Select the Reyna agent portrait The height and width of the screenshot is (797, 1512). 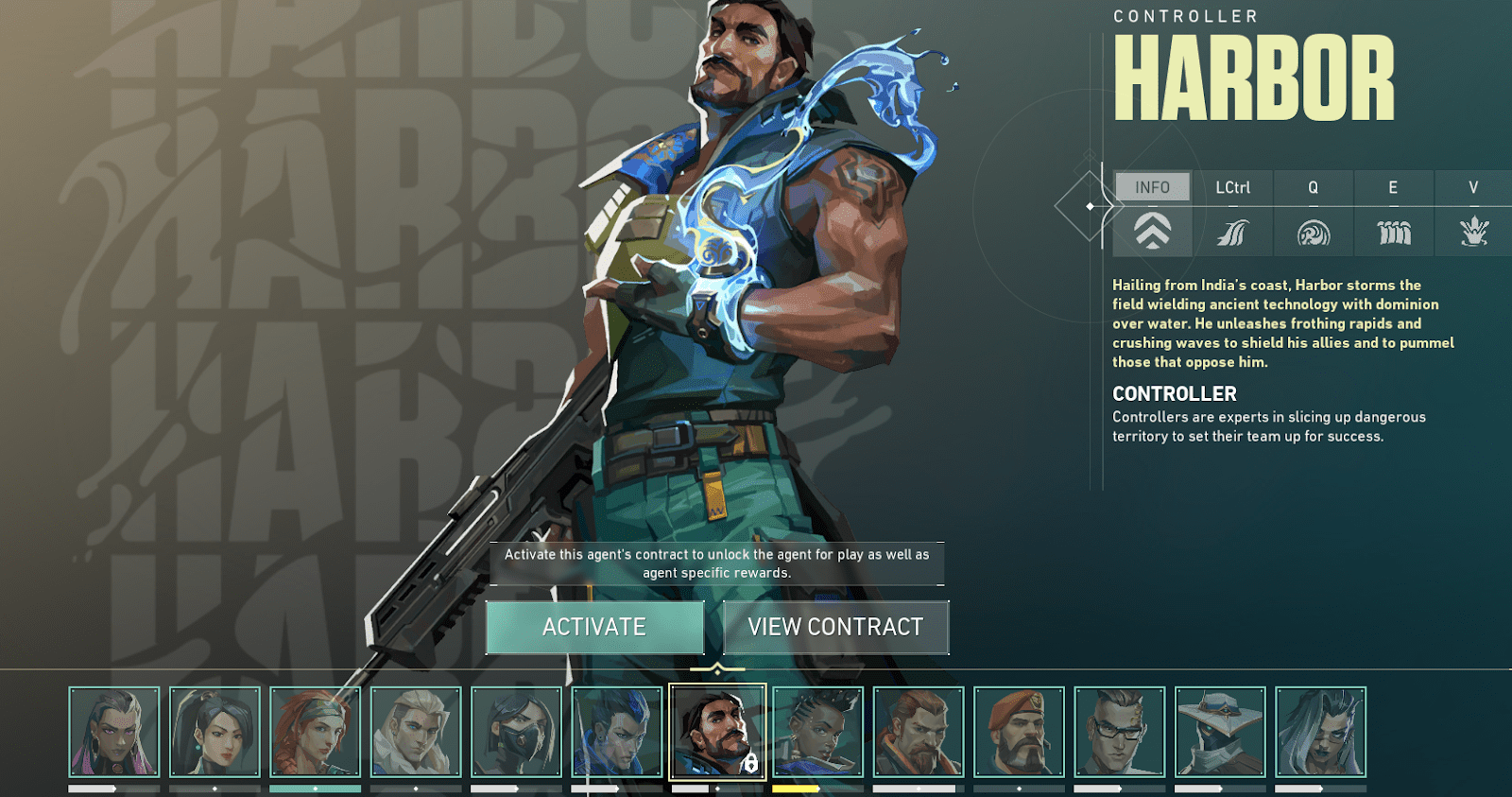(x=114, y=732)
